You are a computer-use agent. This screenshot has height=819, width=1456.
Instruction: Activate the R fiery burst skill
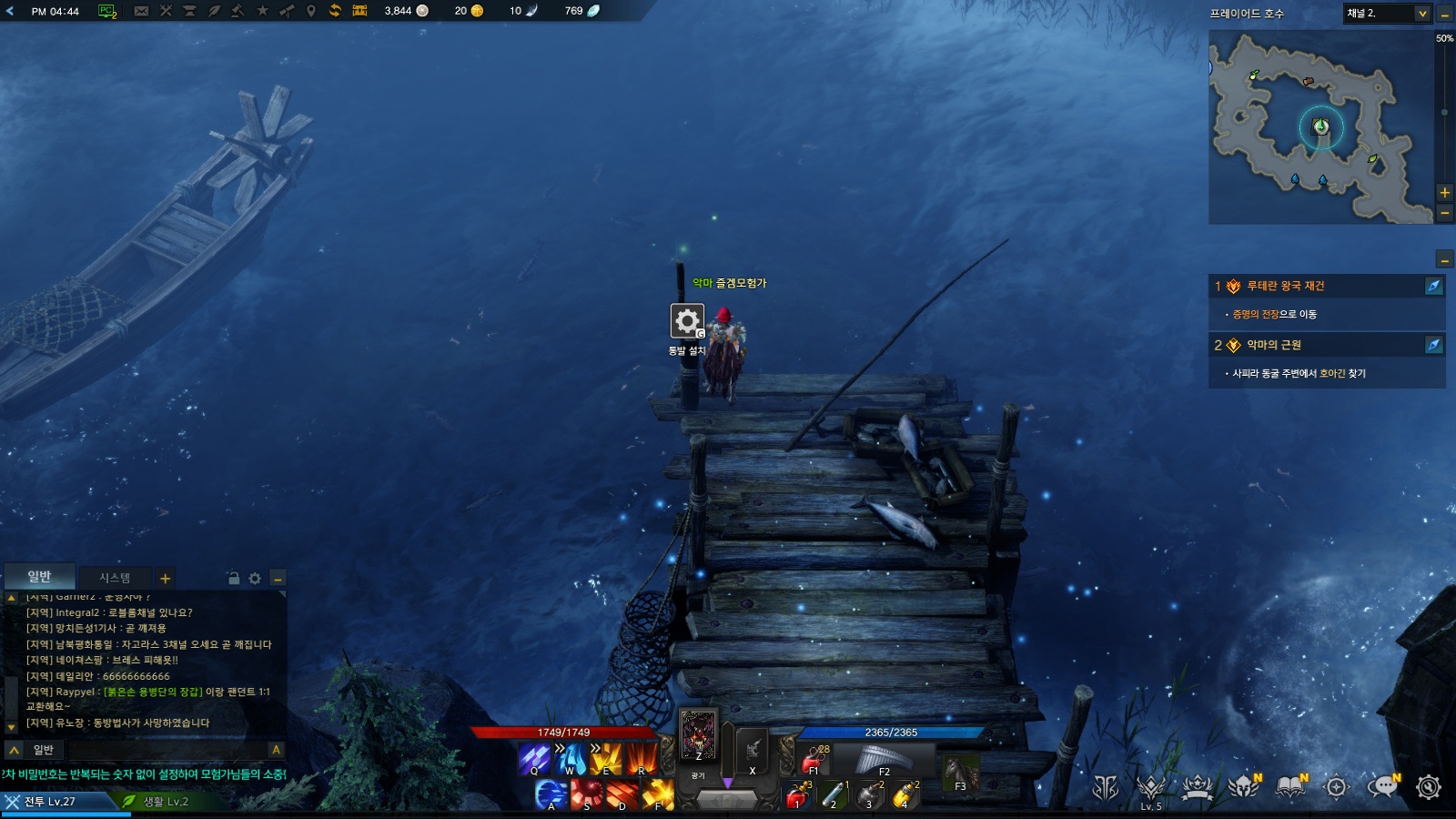[641, 758]
